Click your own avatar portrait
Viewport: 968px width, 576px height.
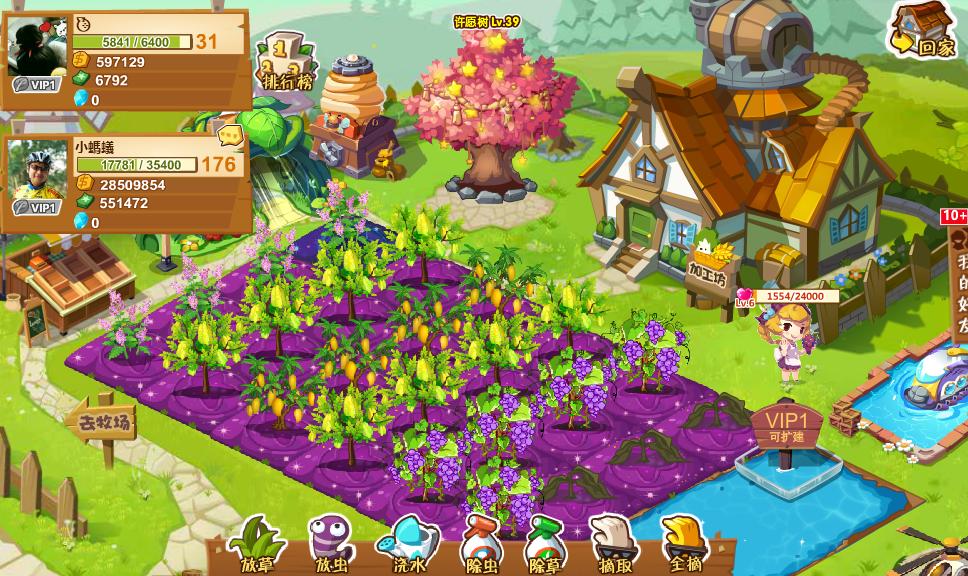38,44
